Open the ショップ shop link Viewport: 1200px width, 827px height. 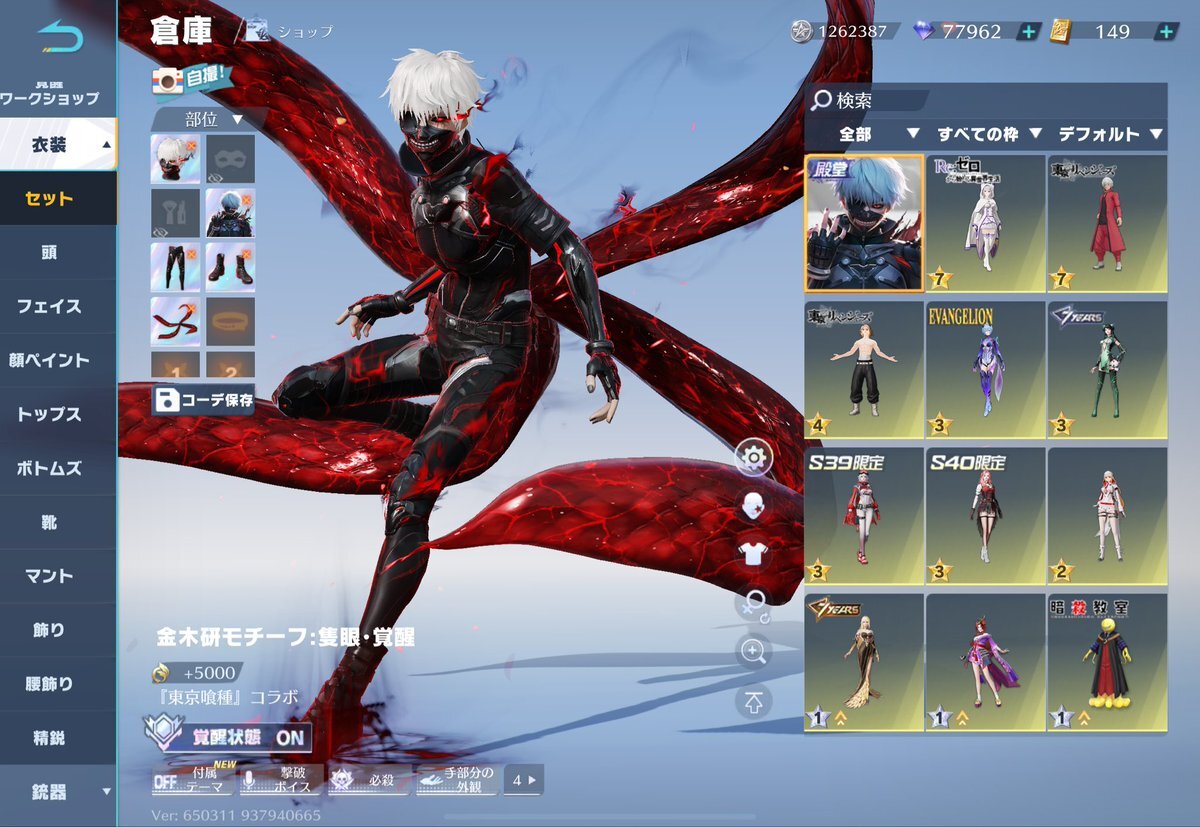(x=291, y=32)
